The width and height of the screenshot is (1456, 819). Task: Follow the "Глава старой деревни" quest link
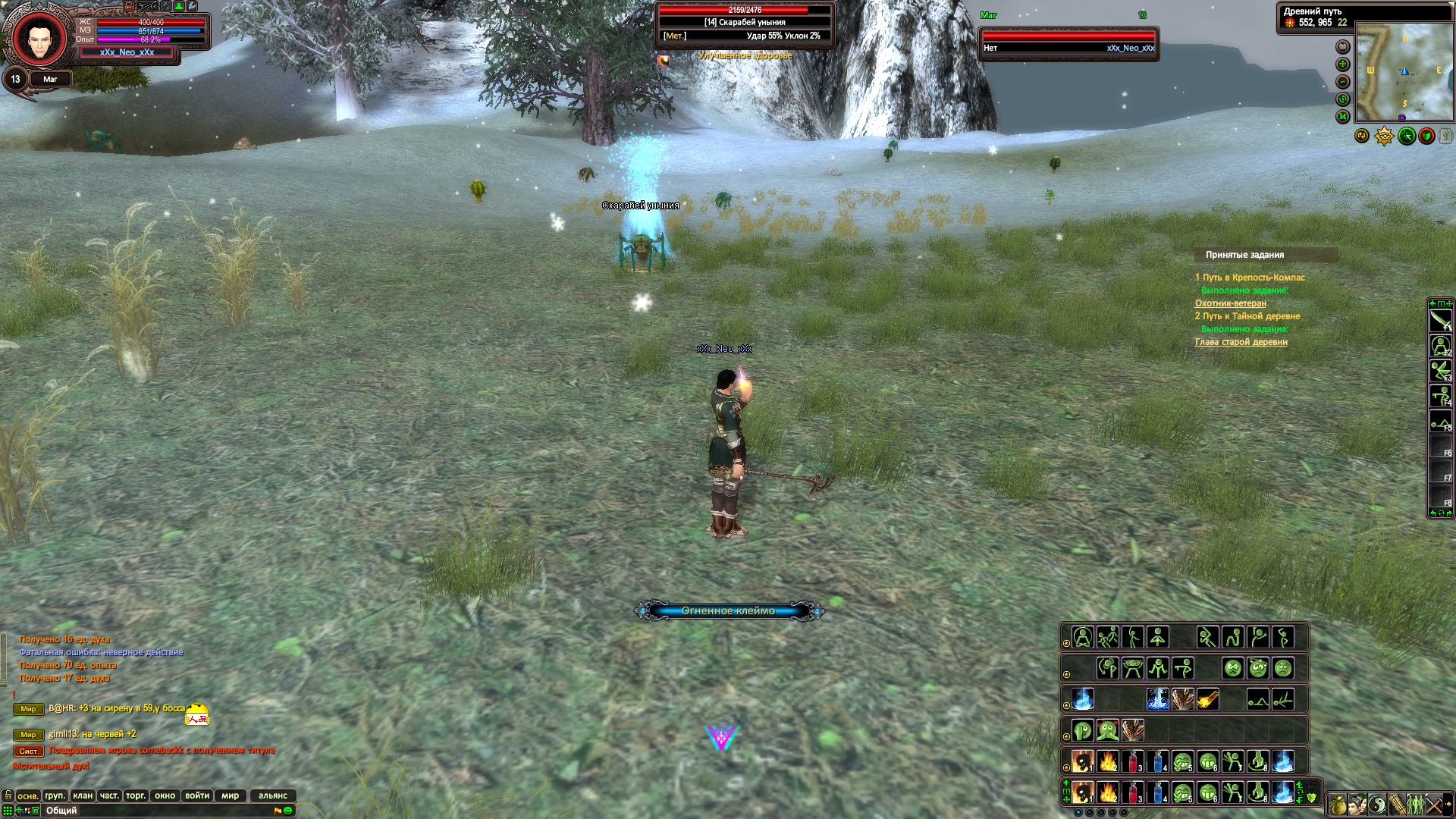tap(1241, 342)
